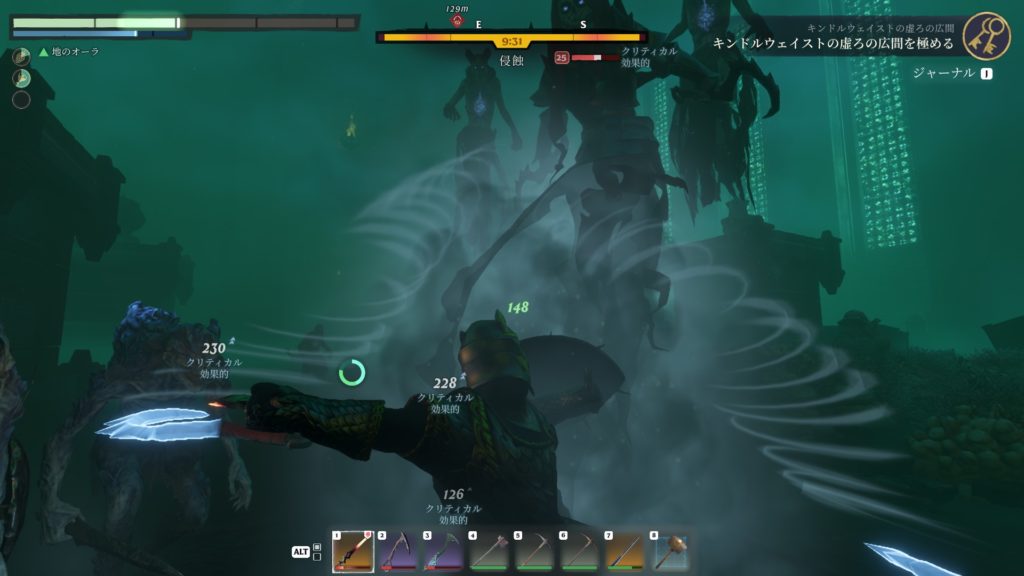Select the glowing red sword in slot 1

[353, 552]
